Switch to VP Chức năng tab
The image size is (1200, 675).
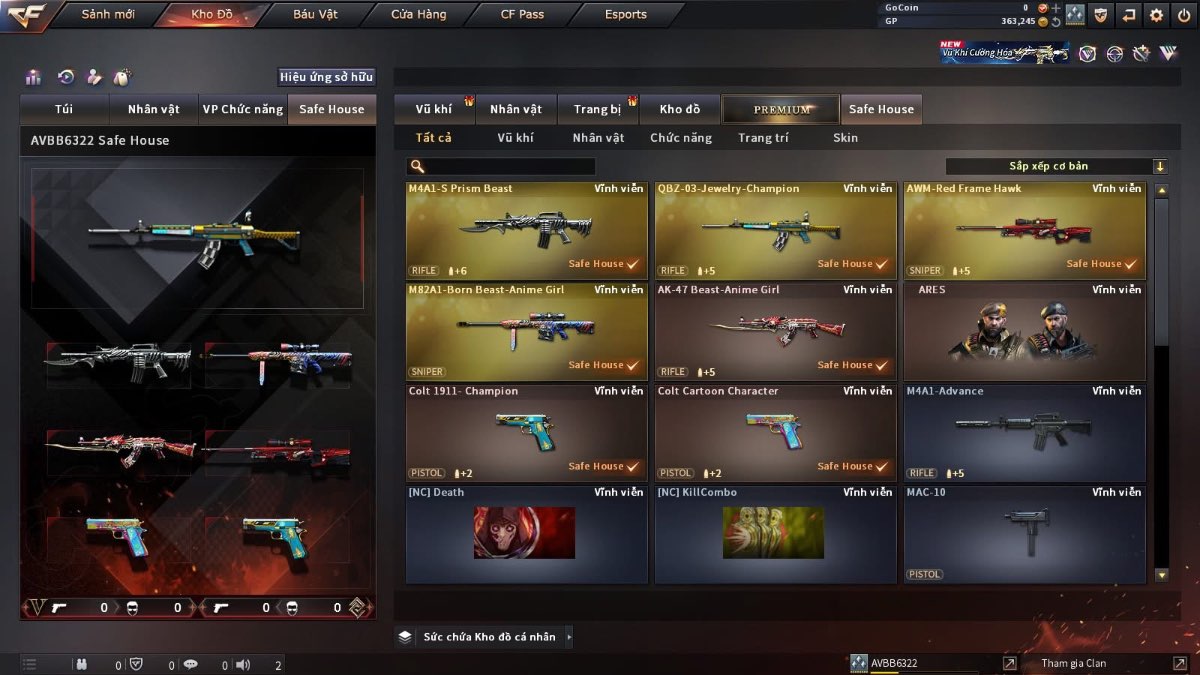[242, 109]
